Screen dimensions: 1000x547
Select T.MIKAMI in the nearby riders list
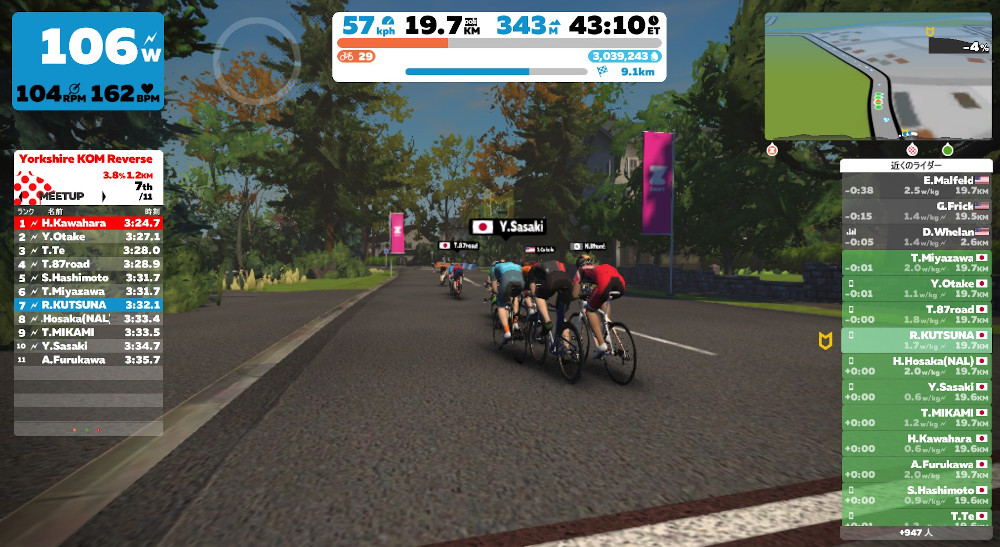(915, 418)
